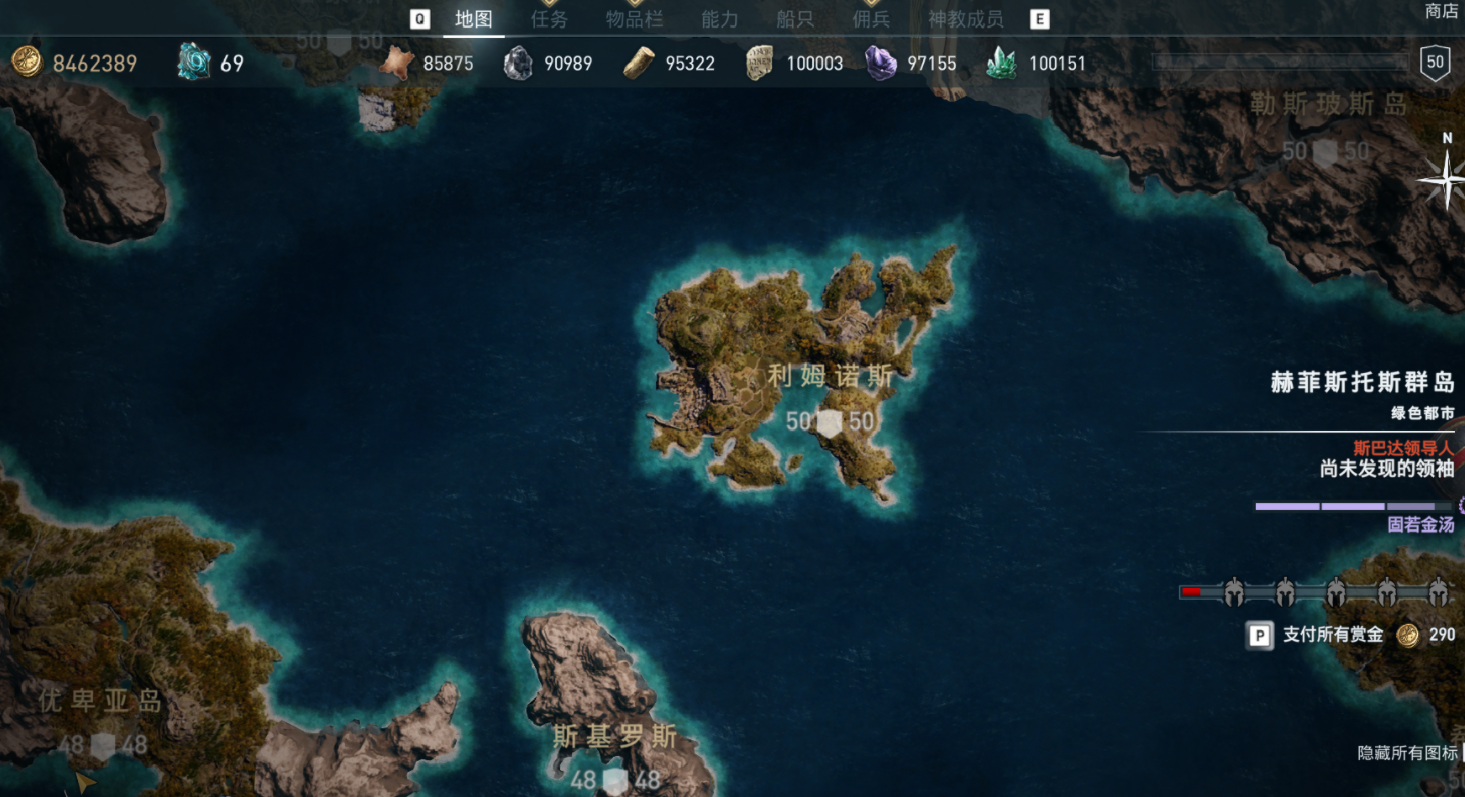Select the gold player arrow marker
The image size is (1465, 797).
(x=84, y=781)
